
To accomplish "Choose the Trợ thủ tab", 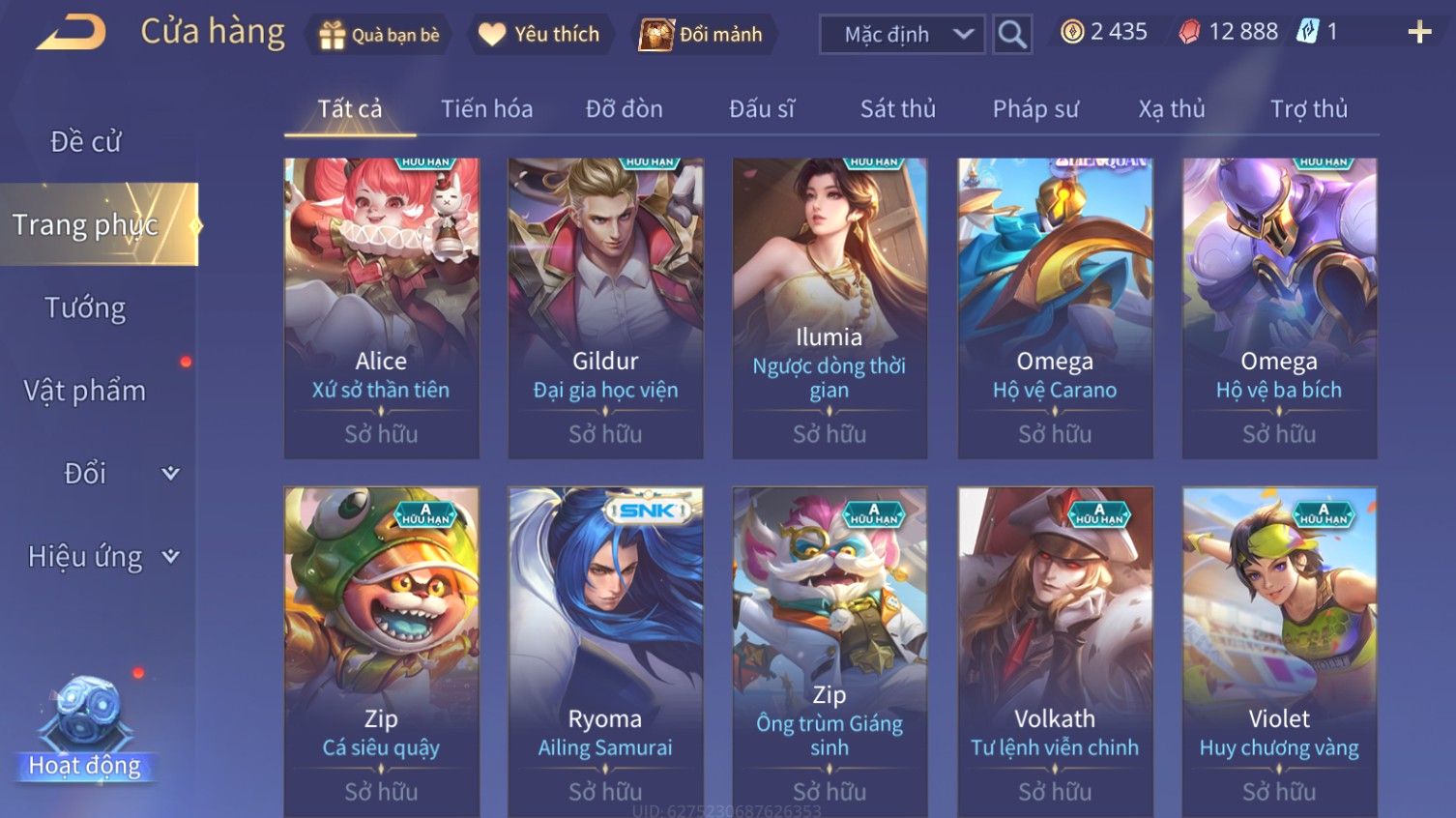I will [1308, 109].
